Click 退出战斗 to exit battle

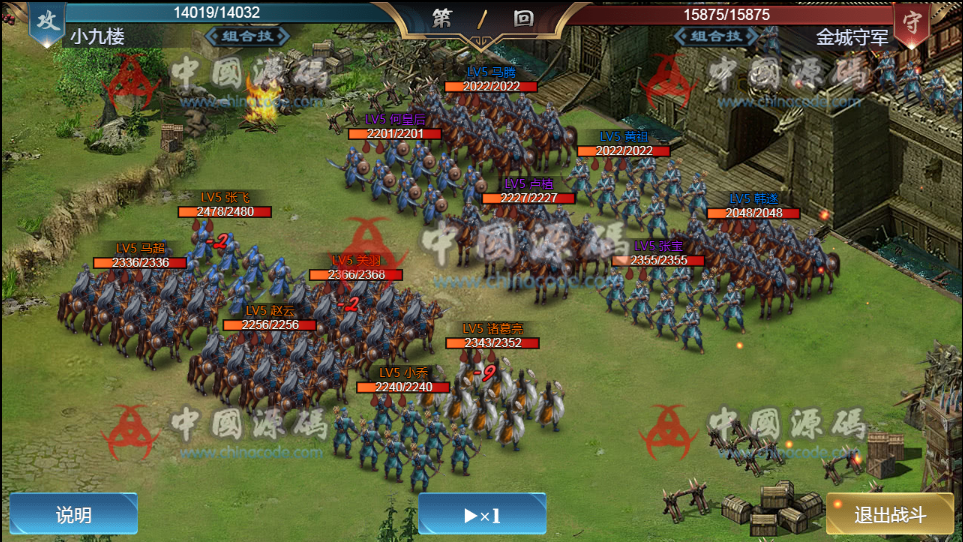click(x=890, y=516)
